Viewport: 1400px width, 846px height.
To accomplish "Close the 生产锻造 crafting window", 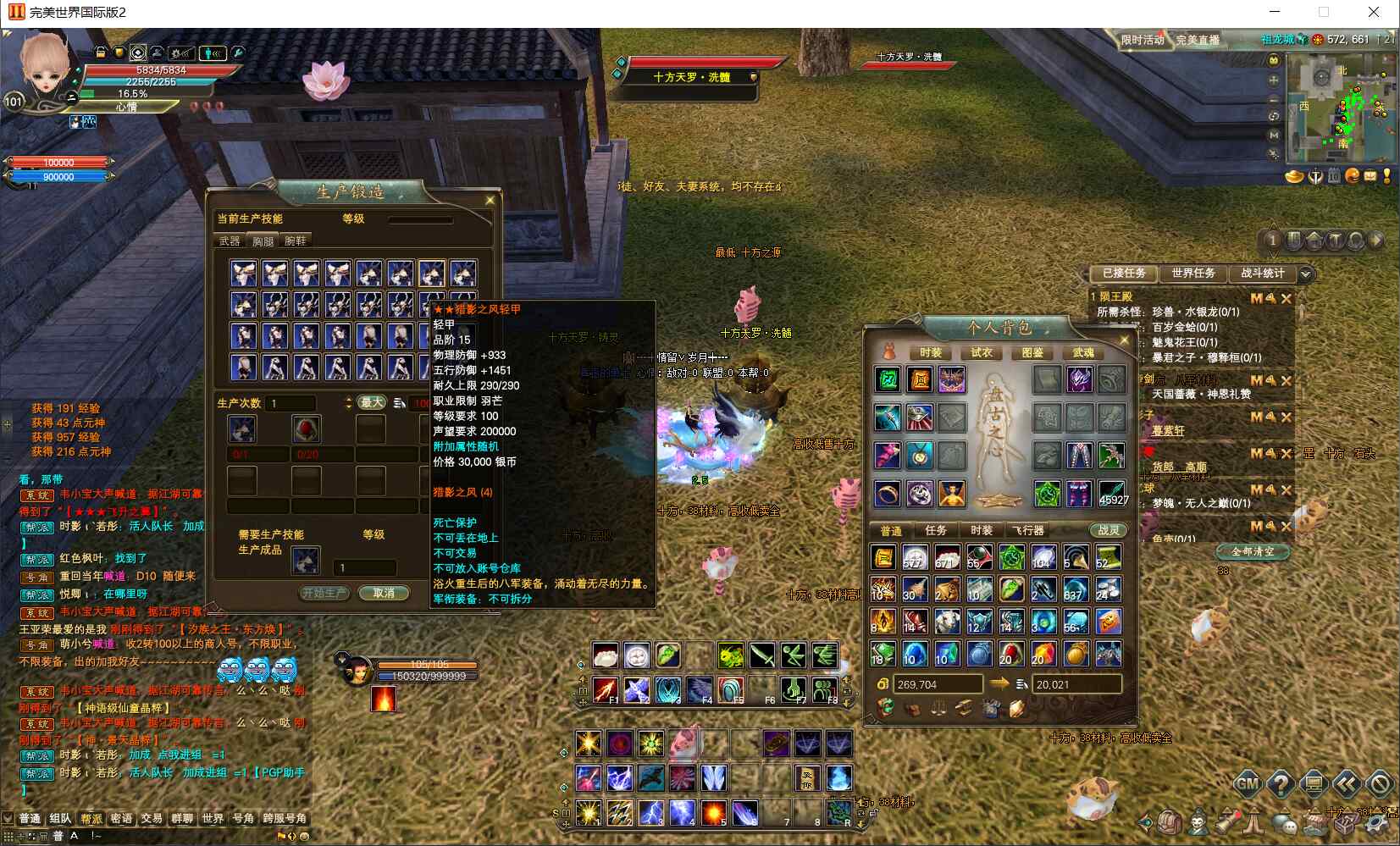I will point(490,201).
